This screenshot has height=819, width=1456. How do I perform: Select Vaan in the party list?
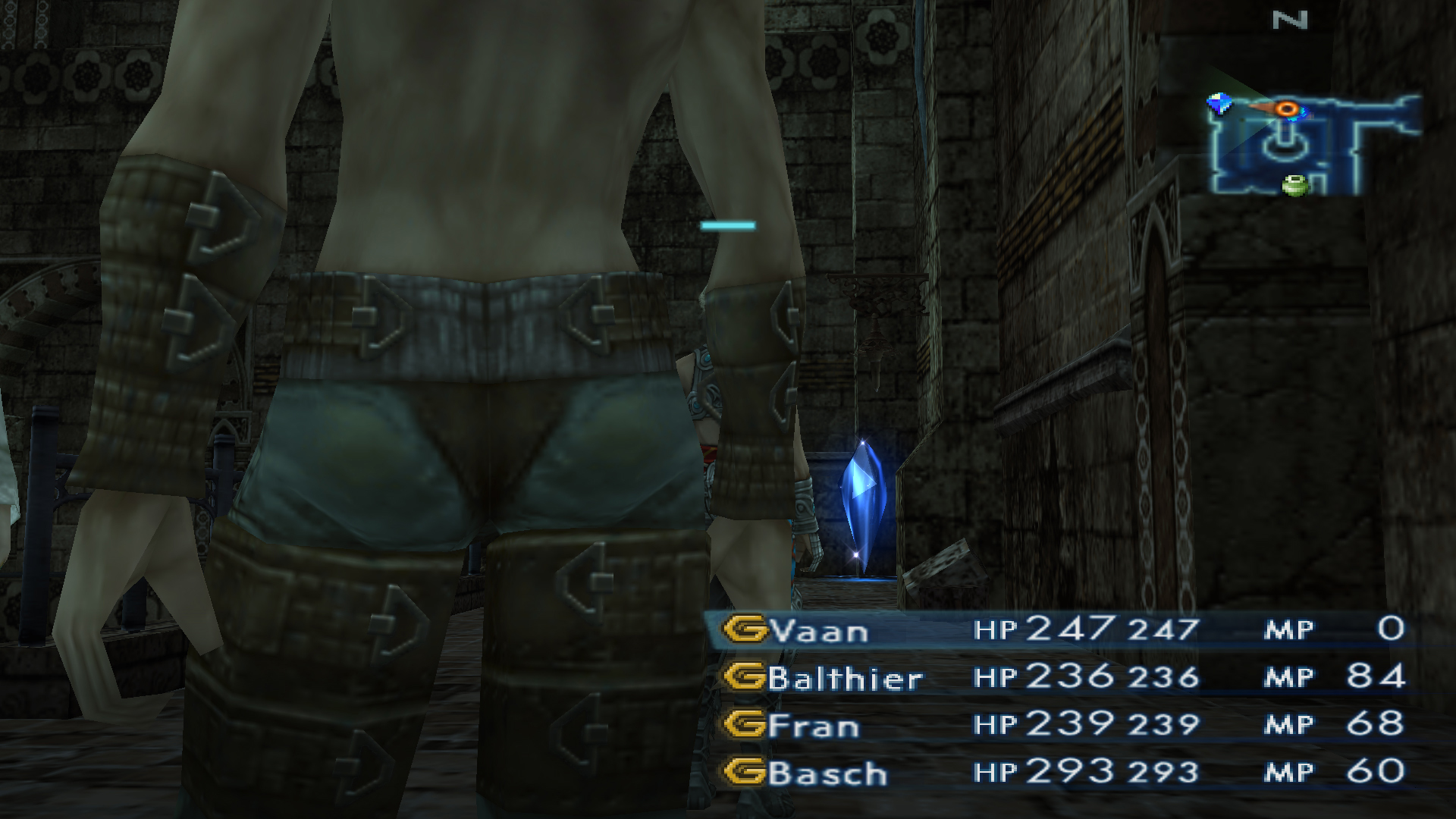[818, 631]
